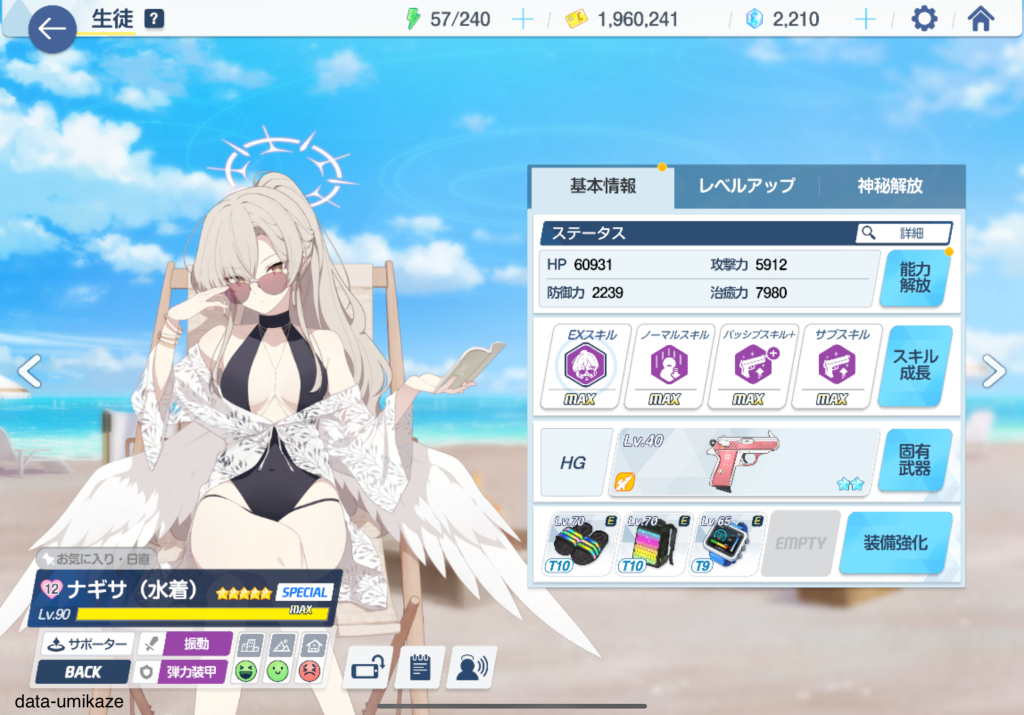Open the スキル成長 menu

click(914, 365)
